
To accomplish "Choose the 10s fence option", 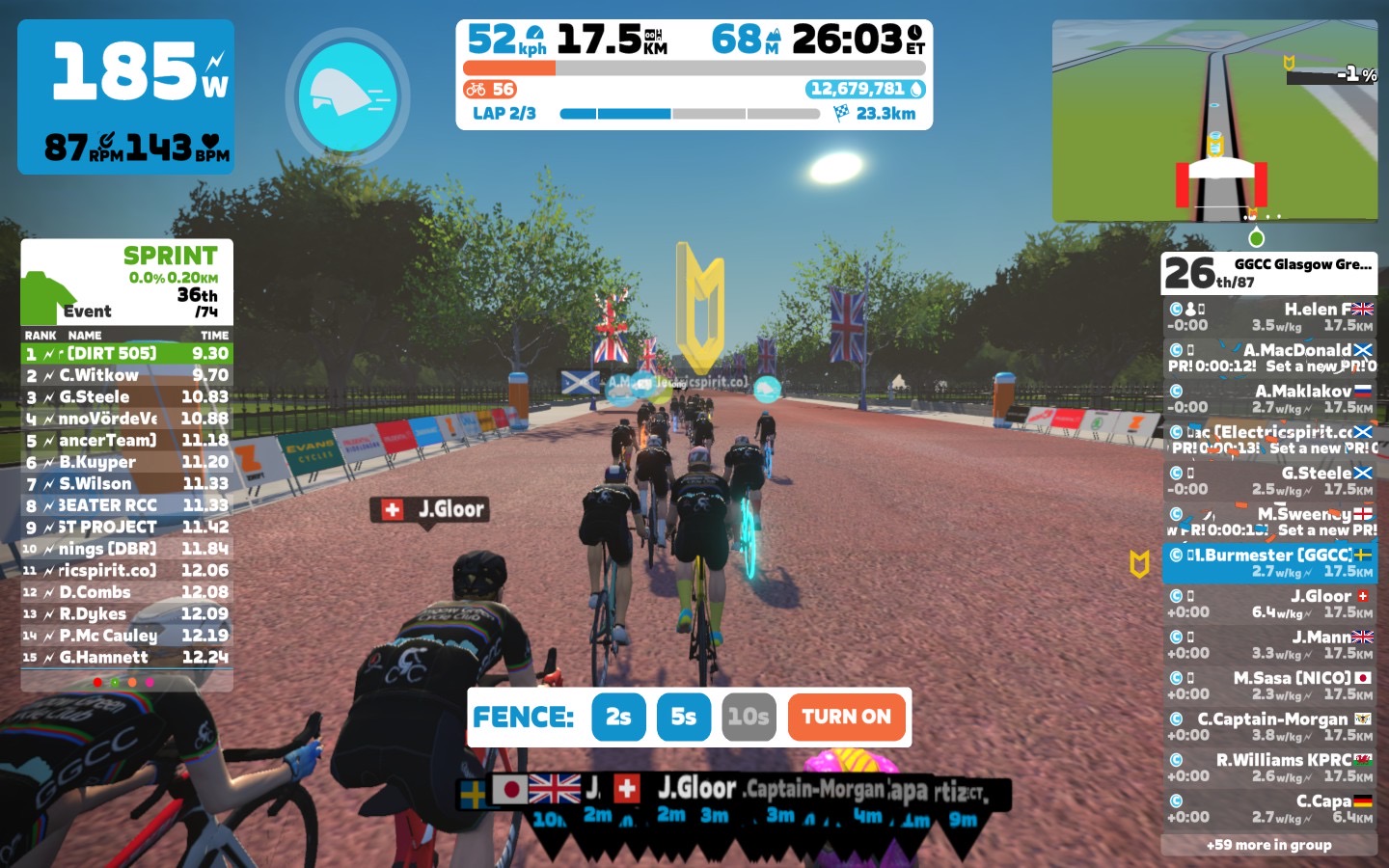I will click(749, 717).
